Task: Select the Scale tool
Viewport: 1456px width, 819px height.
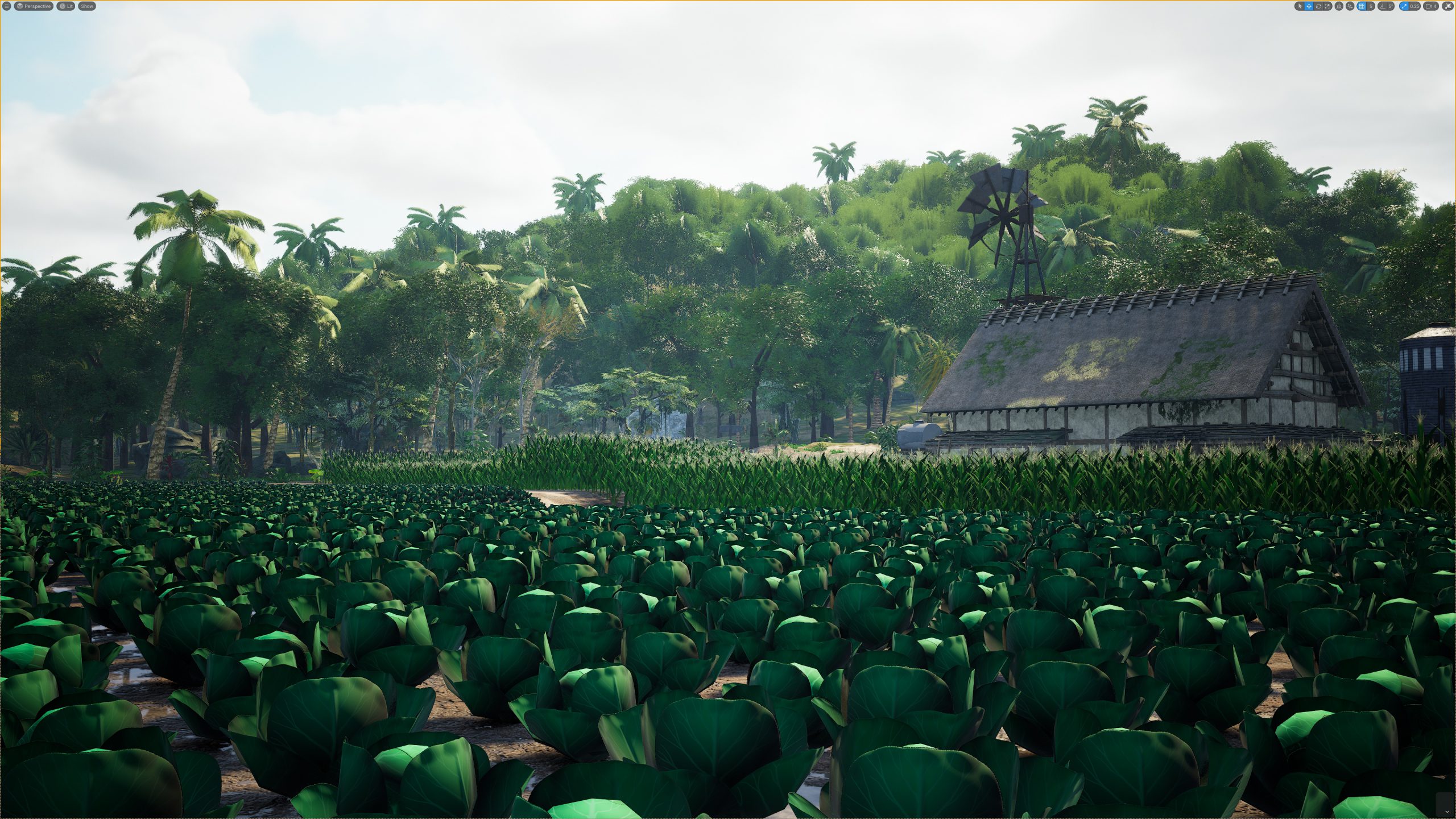Action: (x=1326, y=6)
